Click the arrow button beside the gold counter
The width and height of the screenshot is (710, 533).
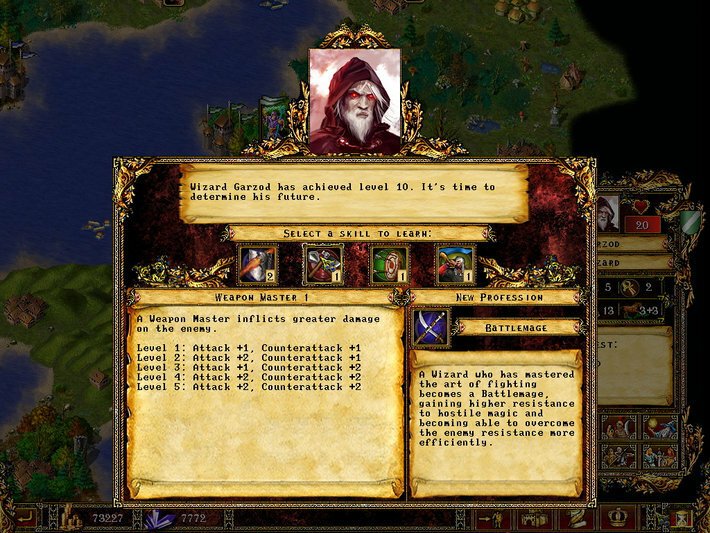tap(24, 518)
